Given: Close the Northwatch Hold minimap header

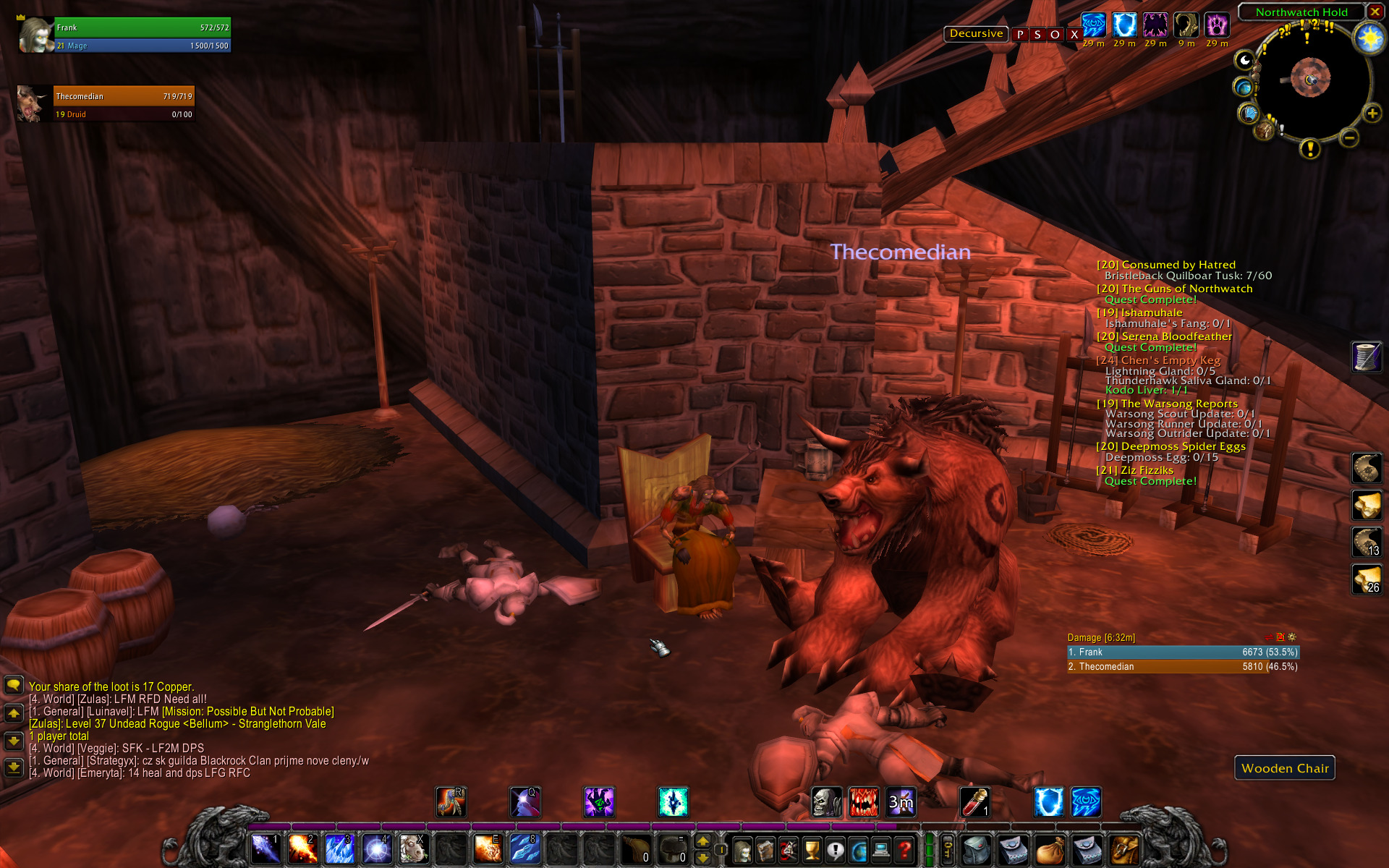Looking at the screenshot, I should [1375, 12].
